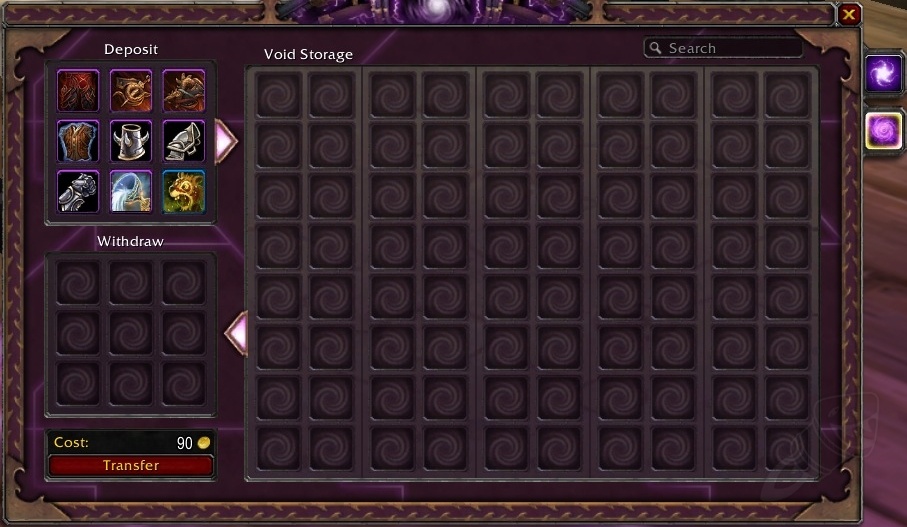Select the highlighted second Void Storage page tab
Screen dimensions: 907x527
(884, 131)
